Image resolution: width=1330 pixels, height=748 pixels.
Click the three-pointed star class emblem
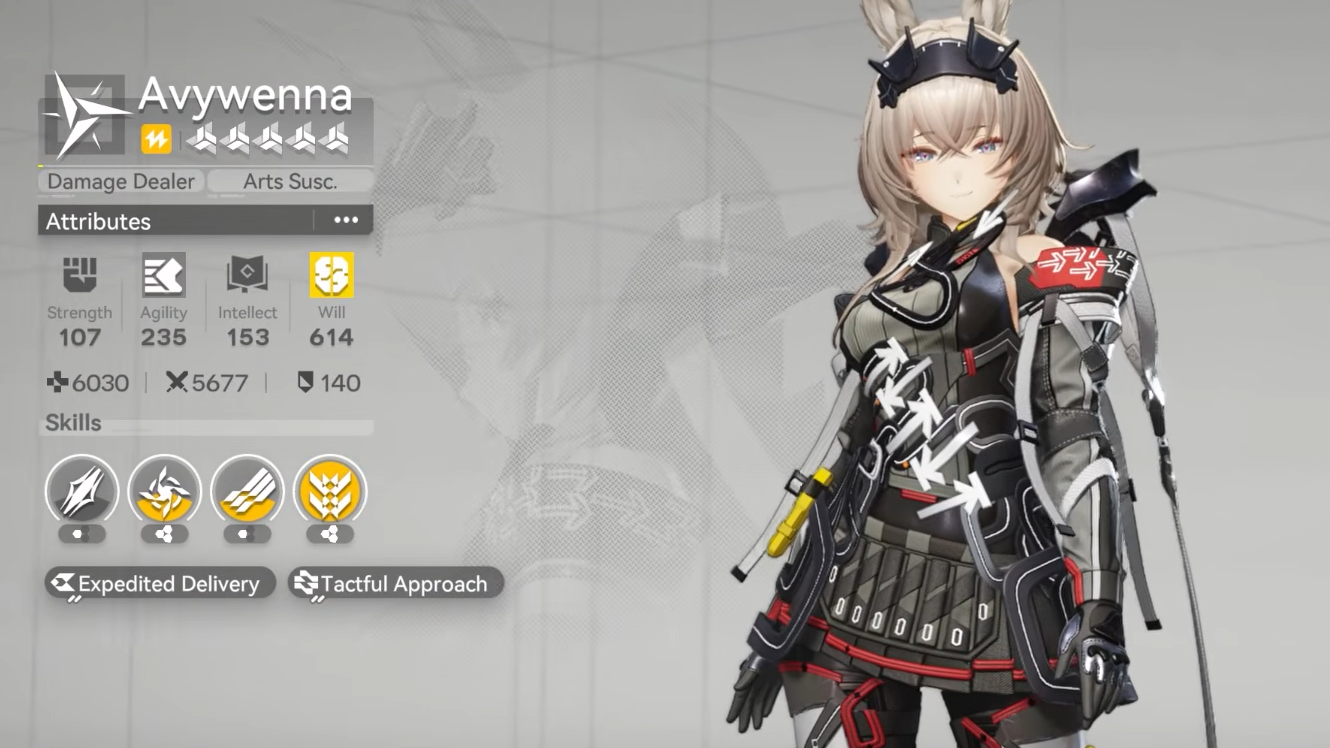(84, 114)
